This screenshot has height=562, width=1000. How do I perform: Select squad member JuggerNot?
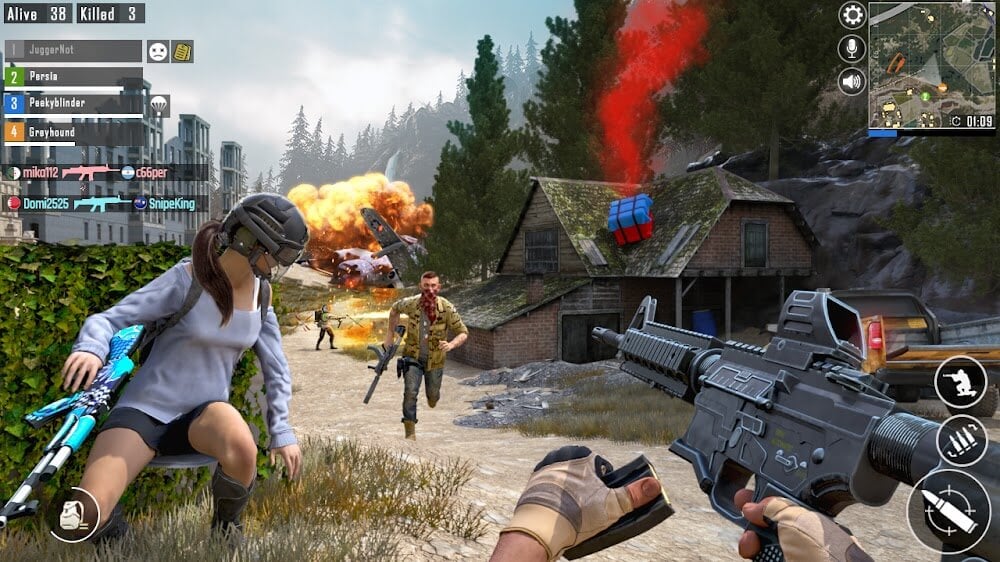74,50
